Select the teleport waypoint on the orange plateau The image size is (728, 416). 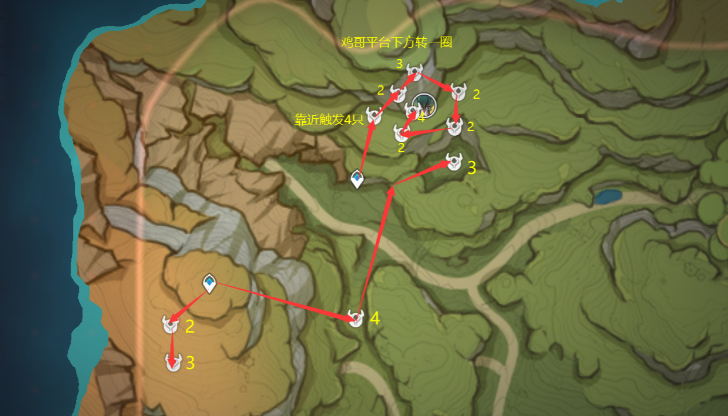pyautogui.click(x=209, y=284)
